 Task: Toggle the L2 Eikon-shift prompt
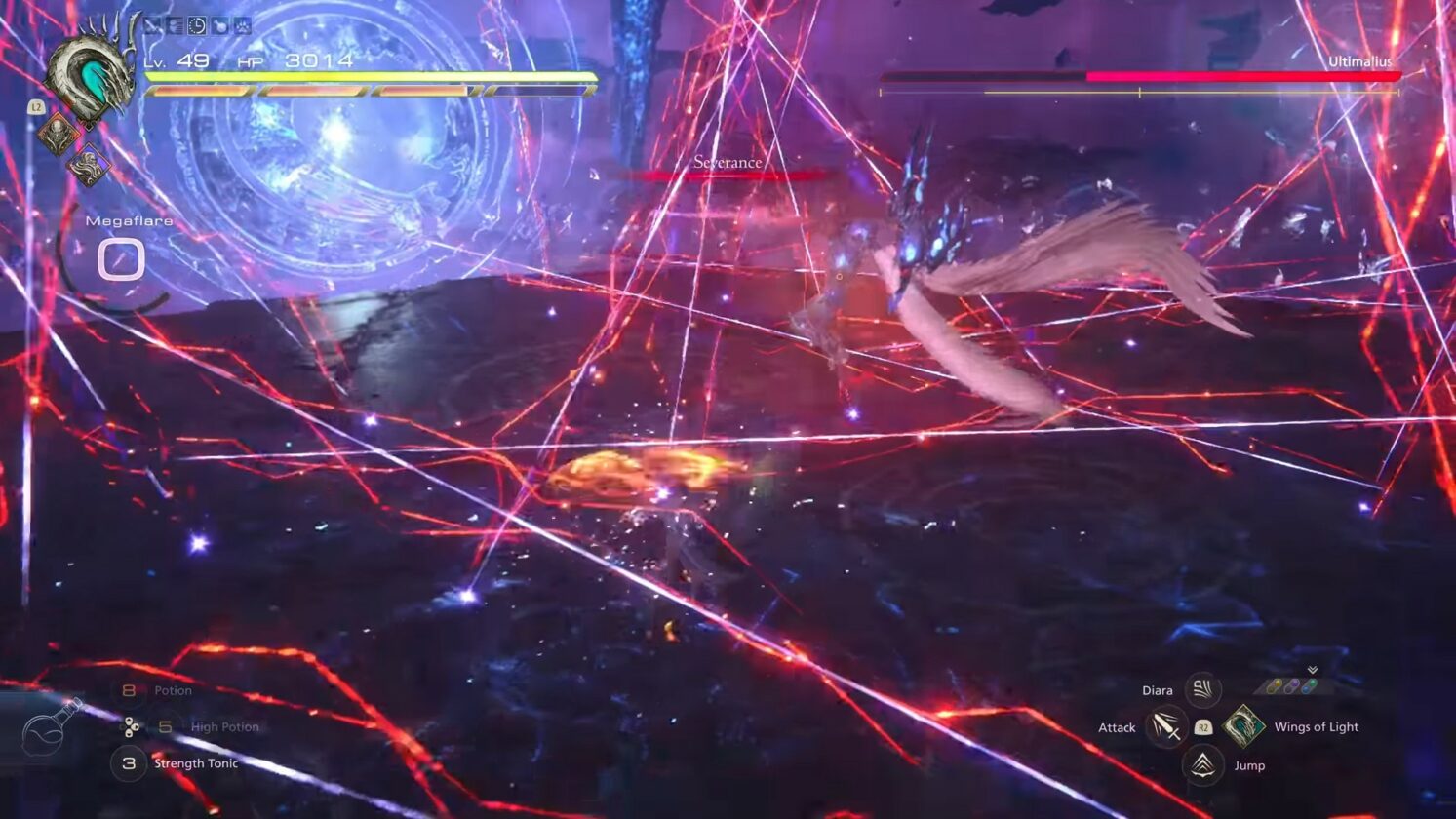pyautogui.click(x=36, y=107)
